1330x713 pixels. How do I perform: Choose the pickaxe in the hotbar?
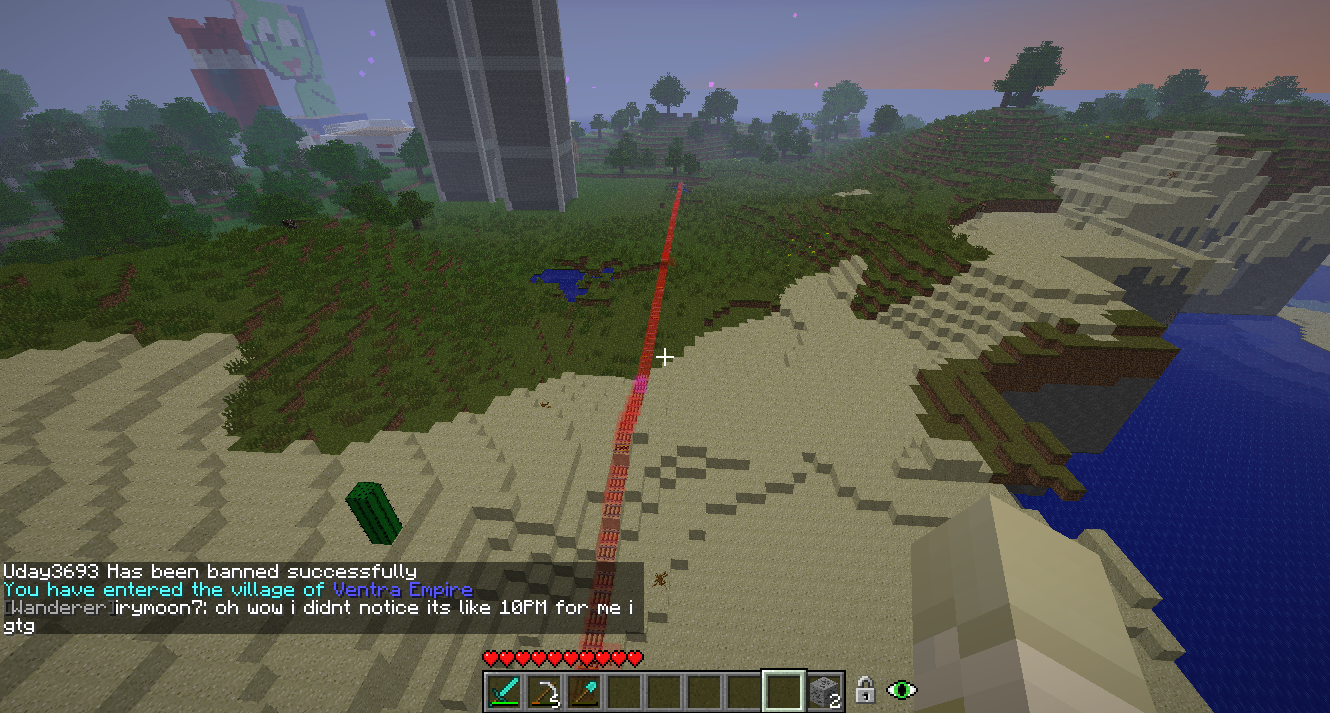(545, 691)
